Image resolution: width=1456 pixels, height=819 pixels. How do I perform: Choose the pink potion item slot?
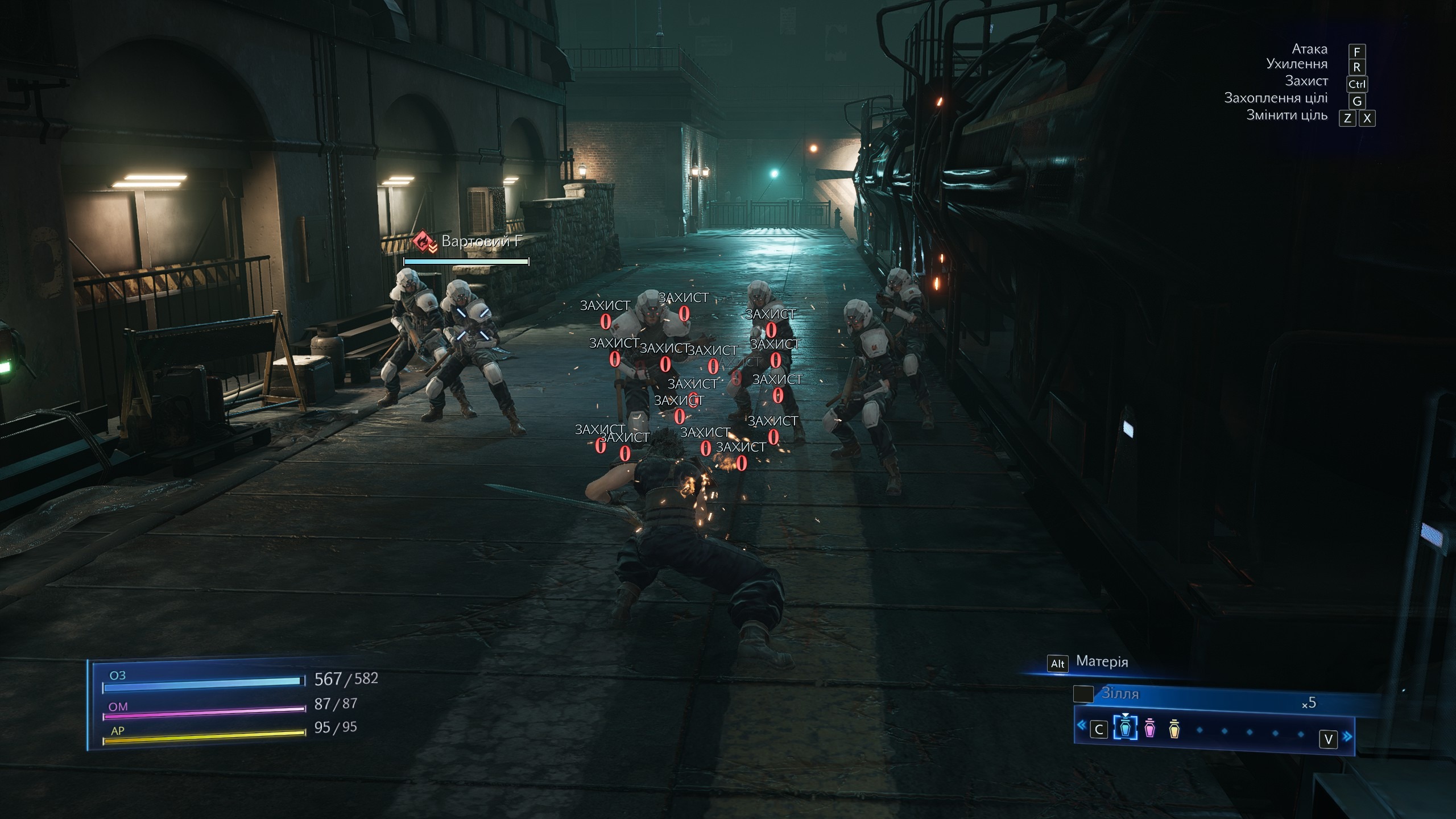1149,729
